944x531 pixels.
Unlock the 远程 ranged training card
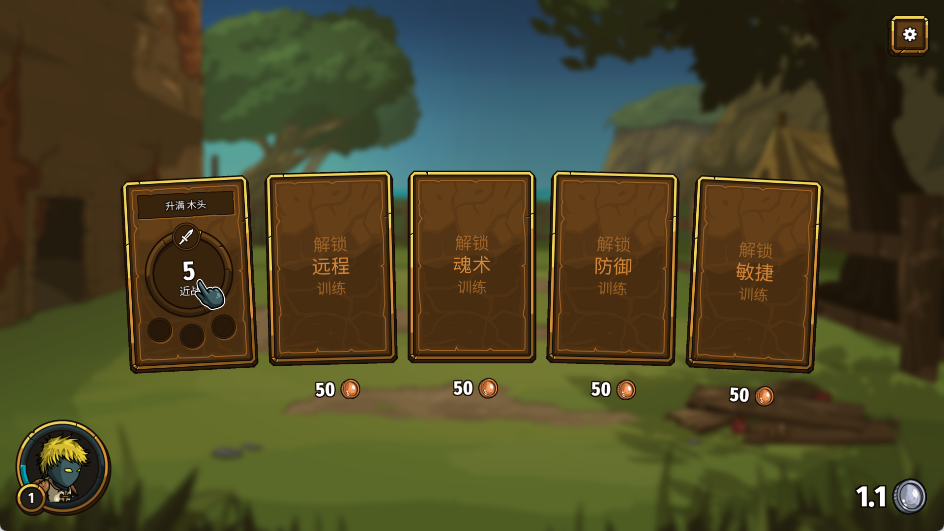tap(330, 267)
